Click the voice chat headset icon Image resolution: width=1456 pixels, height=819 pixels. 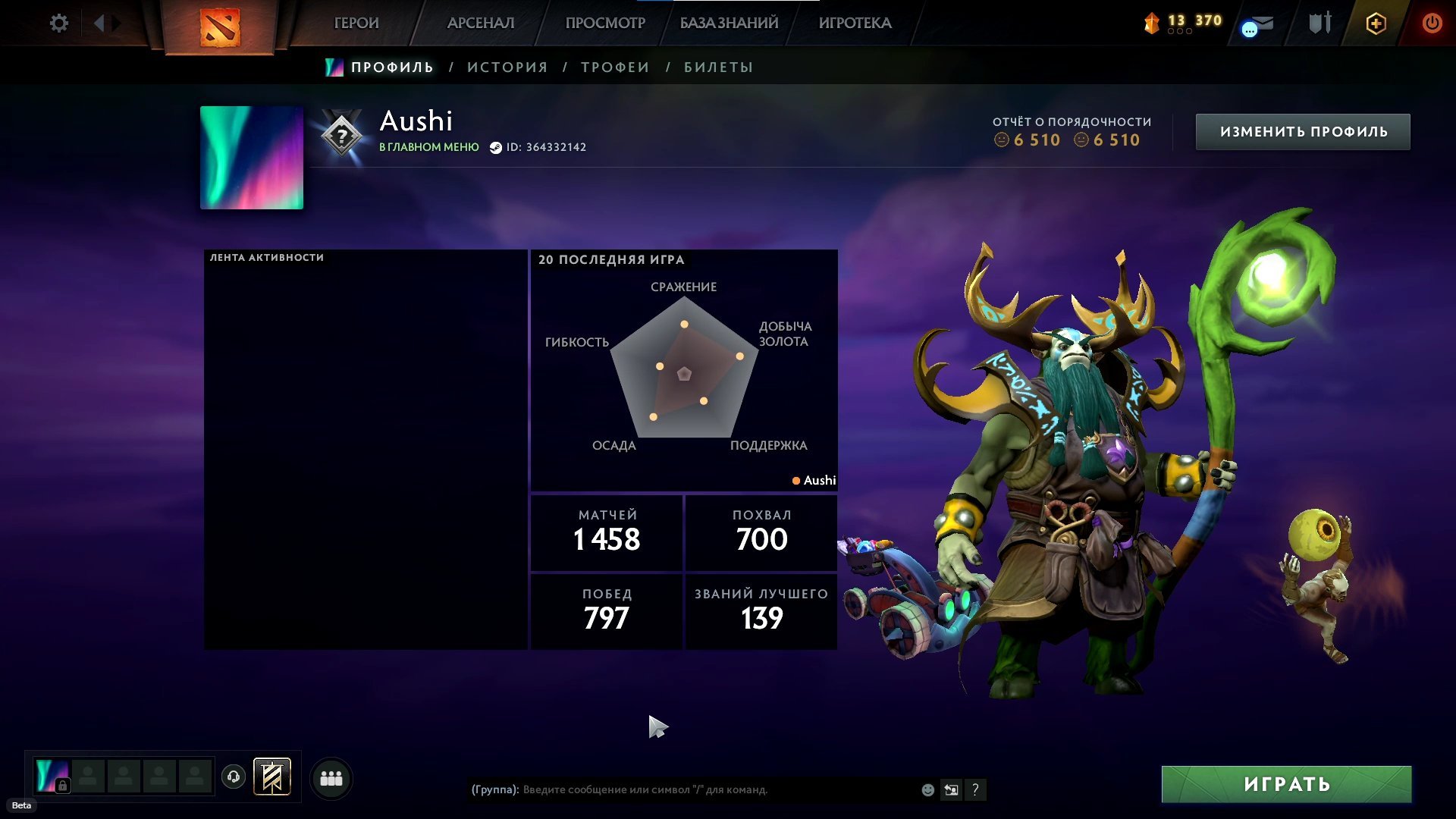(x=234, y=777)
